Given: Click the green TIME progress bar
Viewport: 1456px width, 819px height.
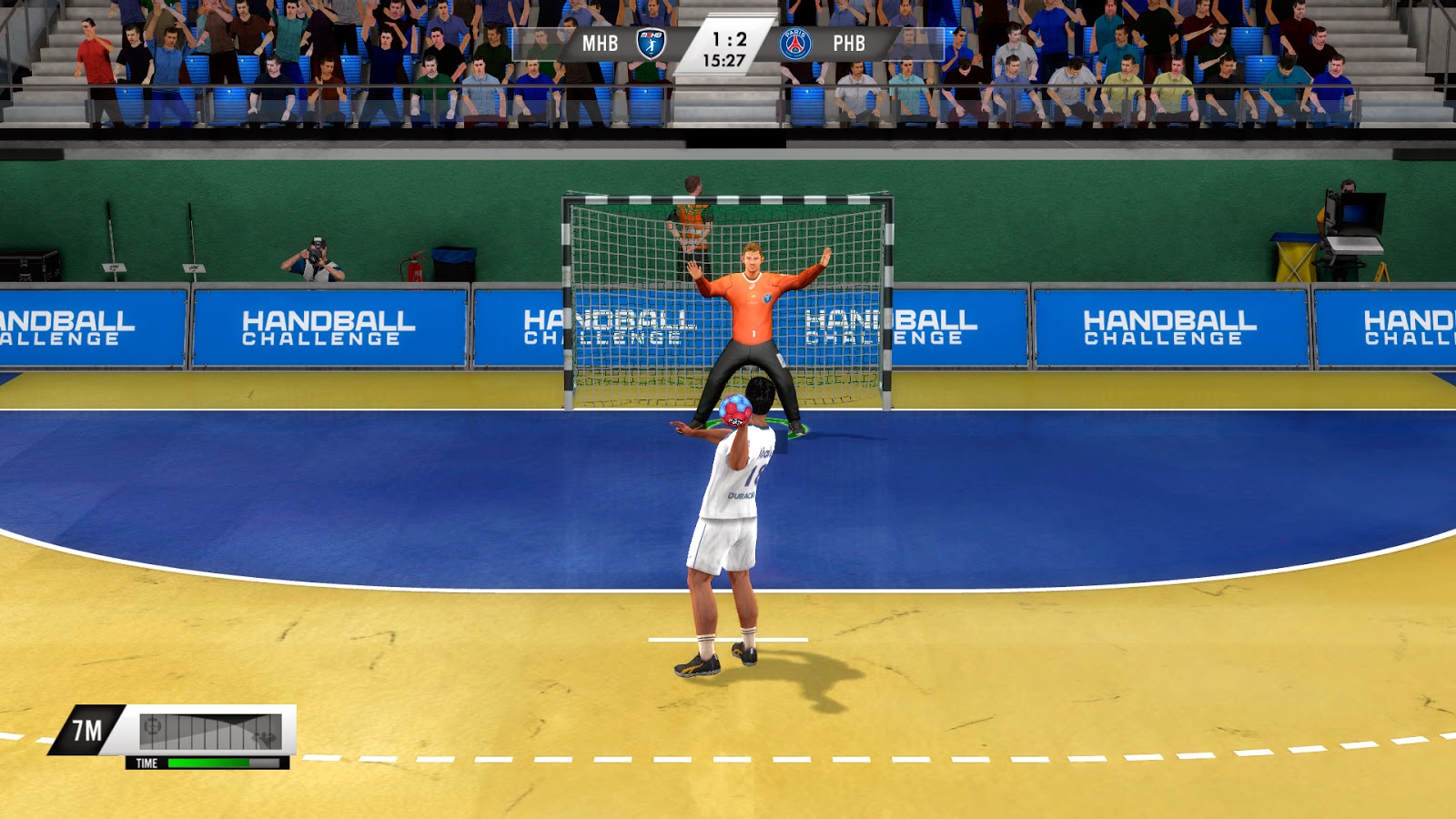Looking at the screenshot, I should (209, 763).
